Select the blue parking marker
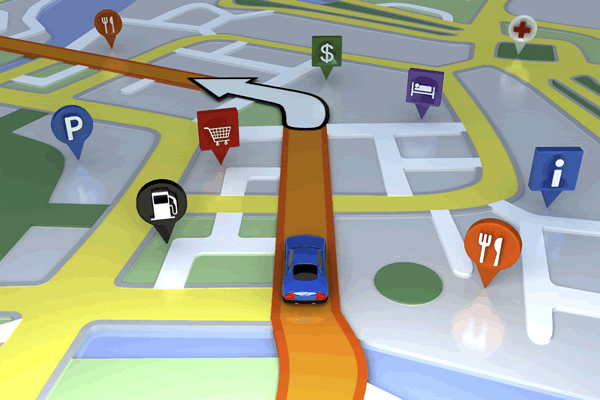This screenshot has height=400, width=600. pos(73,126)
